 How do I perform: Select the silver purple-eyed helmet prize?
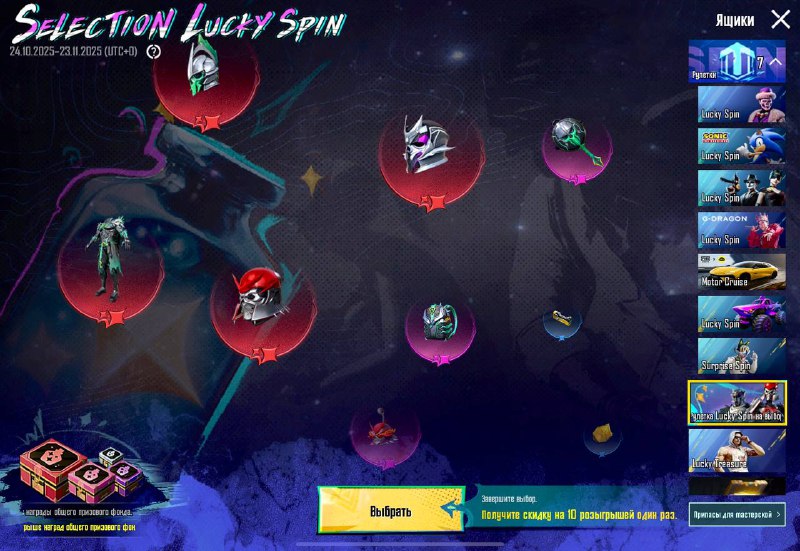point(430,152)
